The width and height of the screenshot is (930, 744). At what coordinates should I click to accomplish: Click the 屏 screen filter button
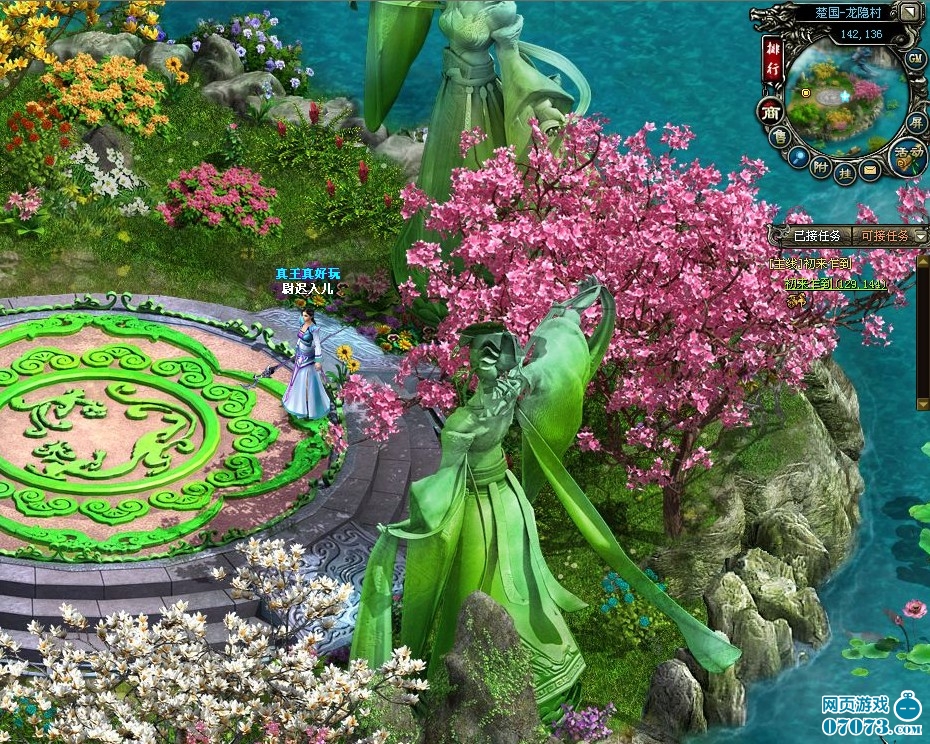tap(916, 121)
